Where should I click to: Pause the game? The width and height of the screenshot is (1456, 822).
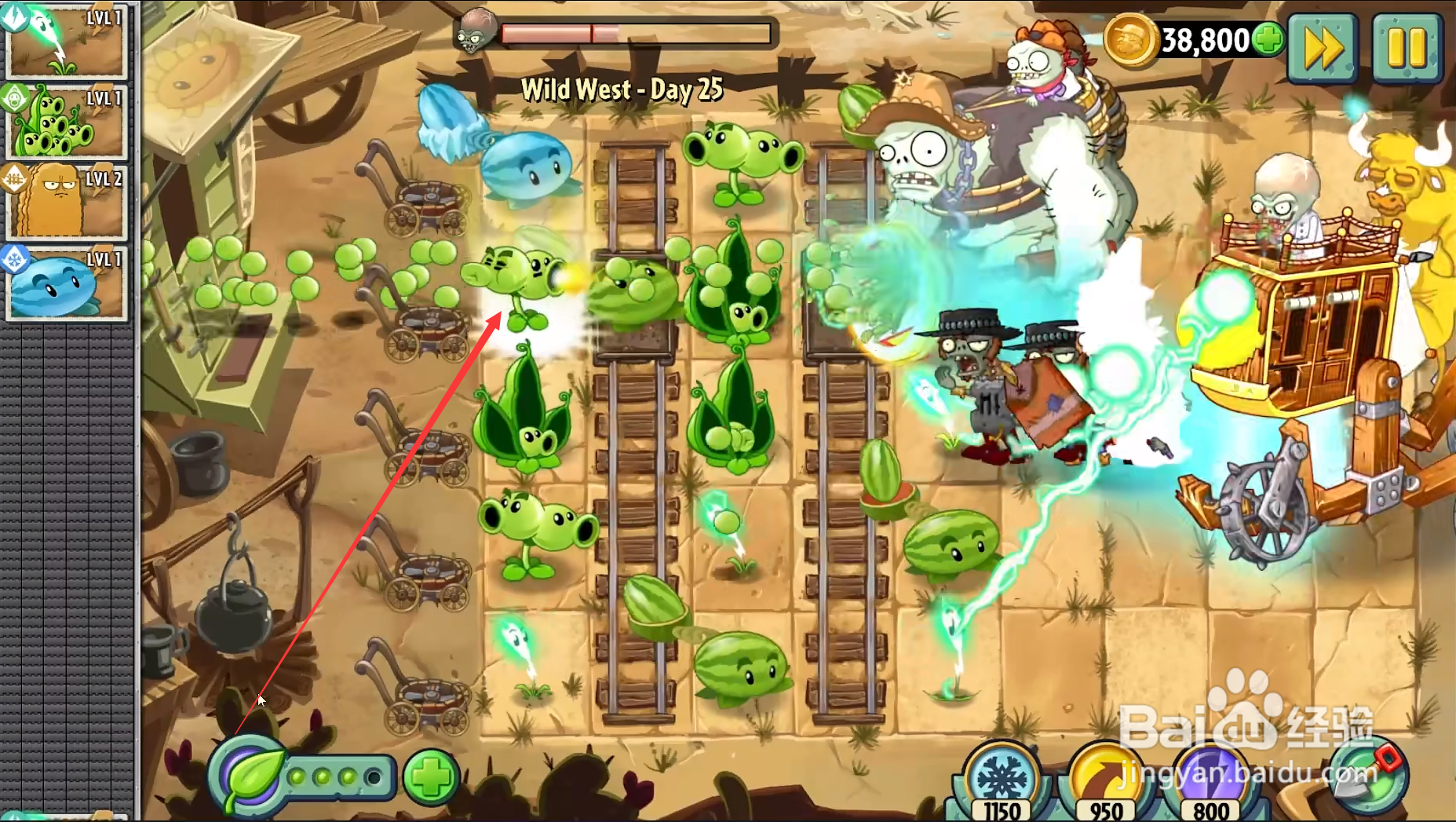1406,49
